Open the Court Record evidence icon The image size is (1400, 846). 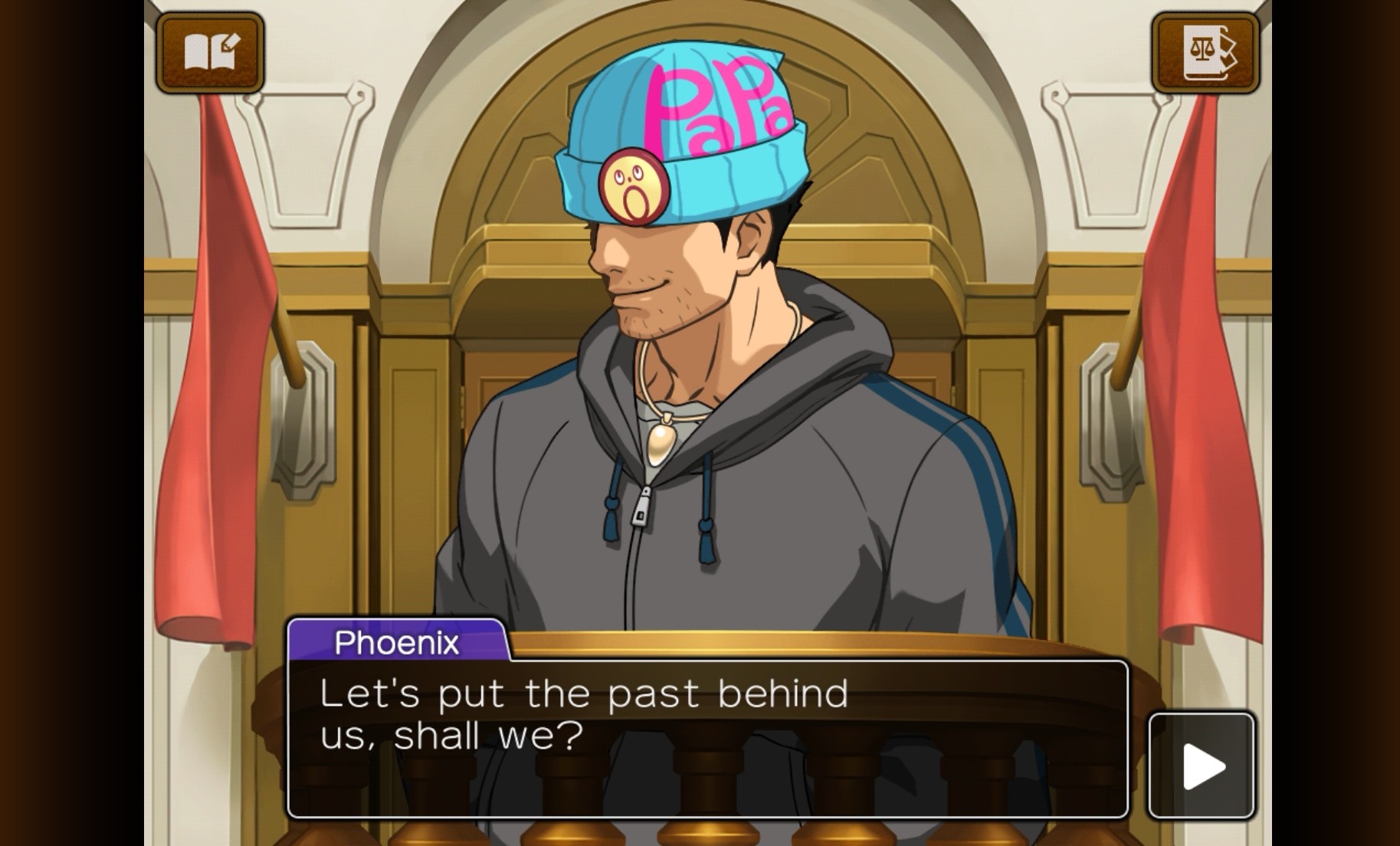[x=1205, y=52]
